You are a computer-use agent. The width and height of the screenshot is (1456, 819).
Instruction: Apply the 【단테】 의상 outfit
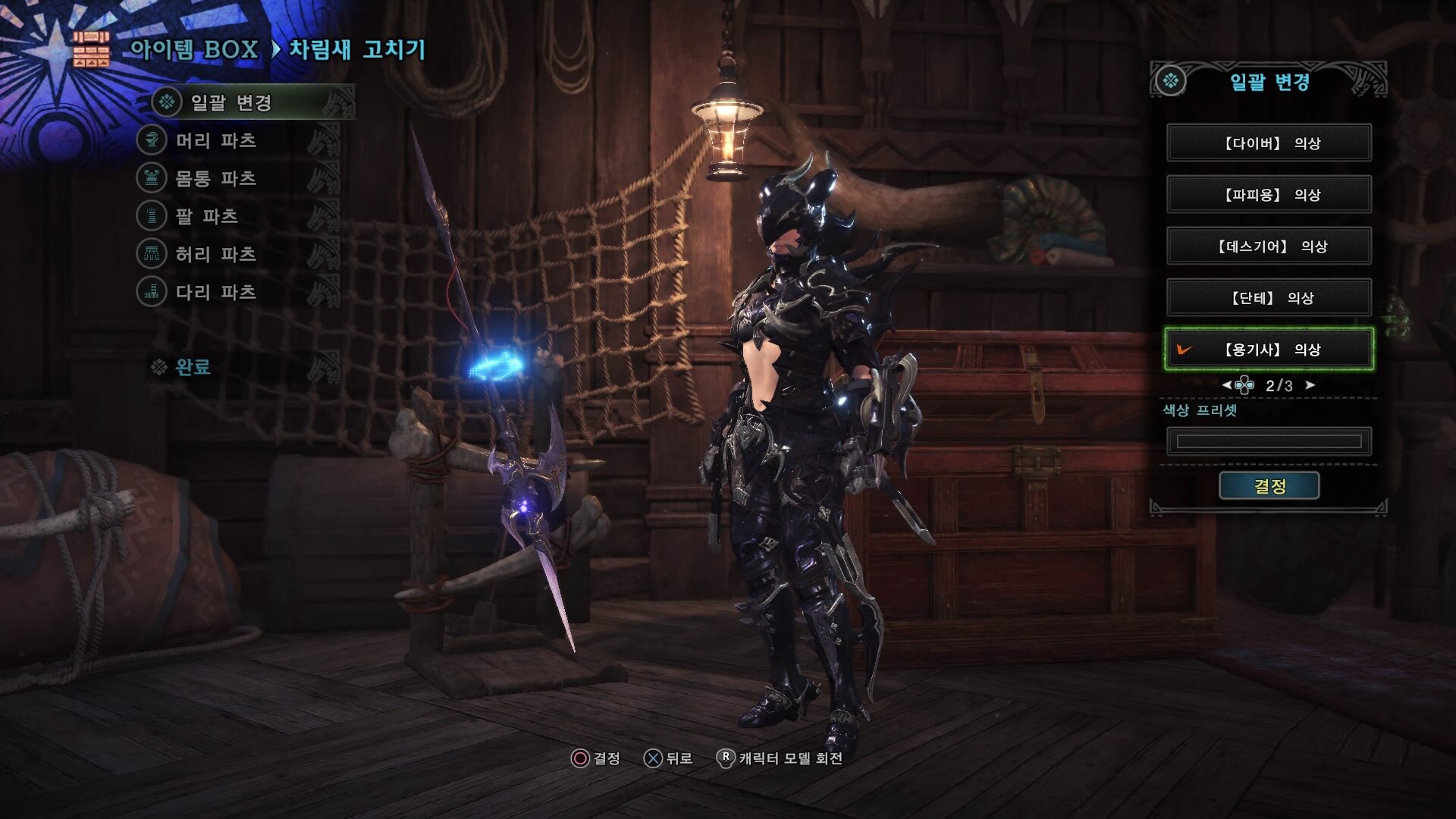coord(1269,298)
